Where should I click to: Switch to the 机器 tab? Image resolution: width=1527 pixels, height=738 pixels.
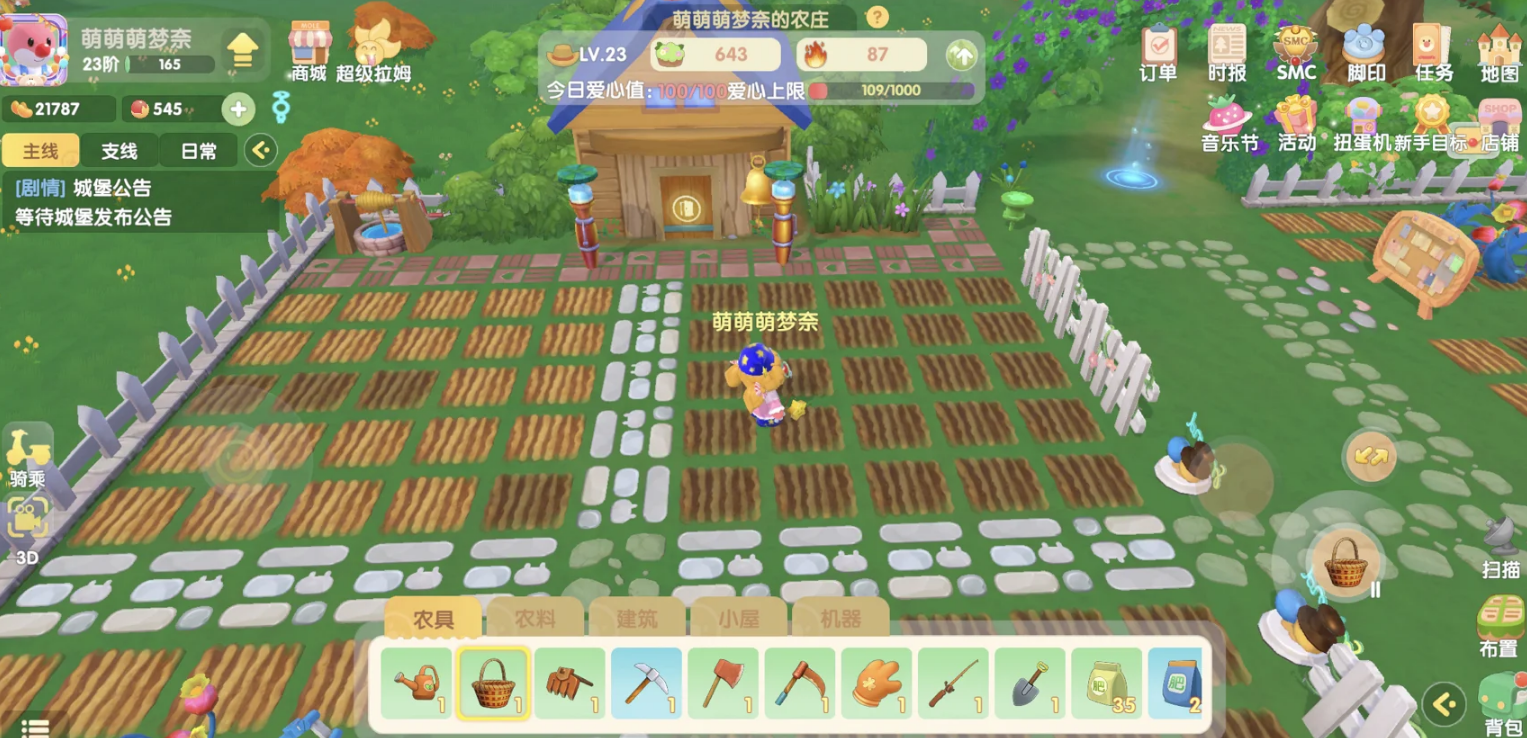(x=839, y=619)
